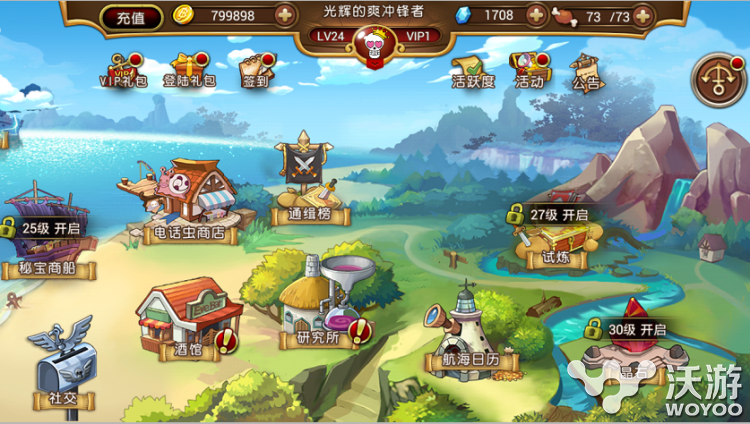Read the 公告 announcements
This screenshot has height=424, width=750.
pyautogui.click(x=586, y=70)
